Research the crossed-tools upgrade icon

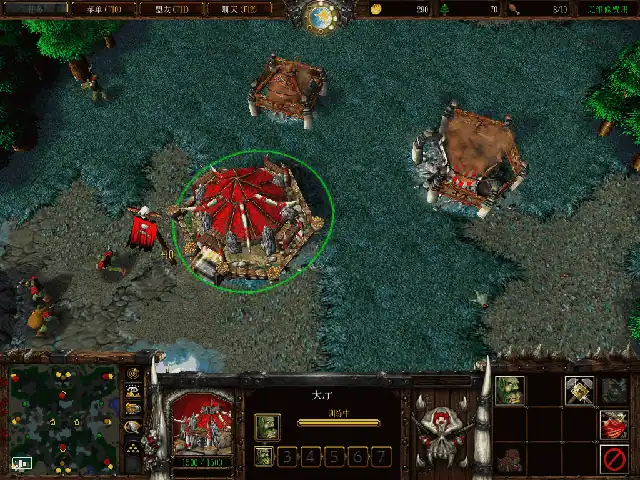579,390
